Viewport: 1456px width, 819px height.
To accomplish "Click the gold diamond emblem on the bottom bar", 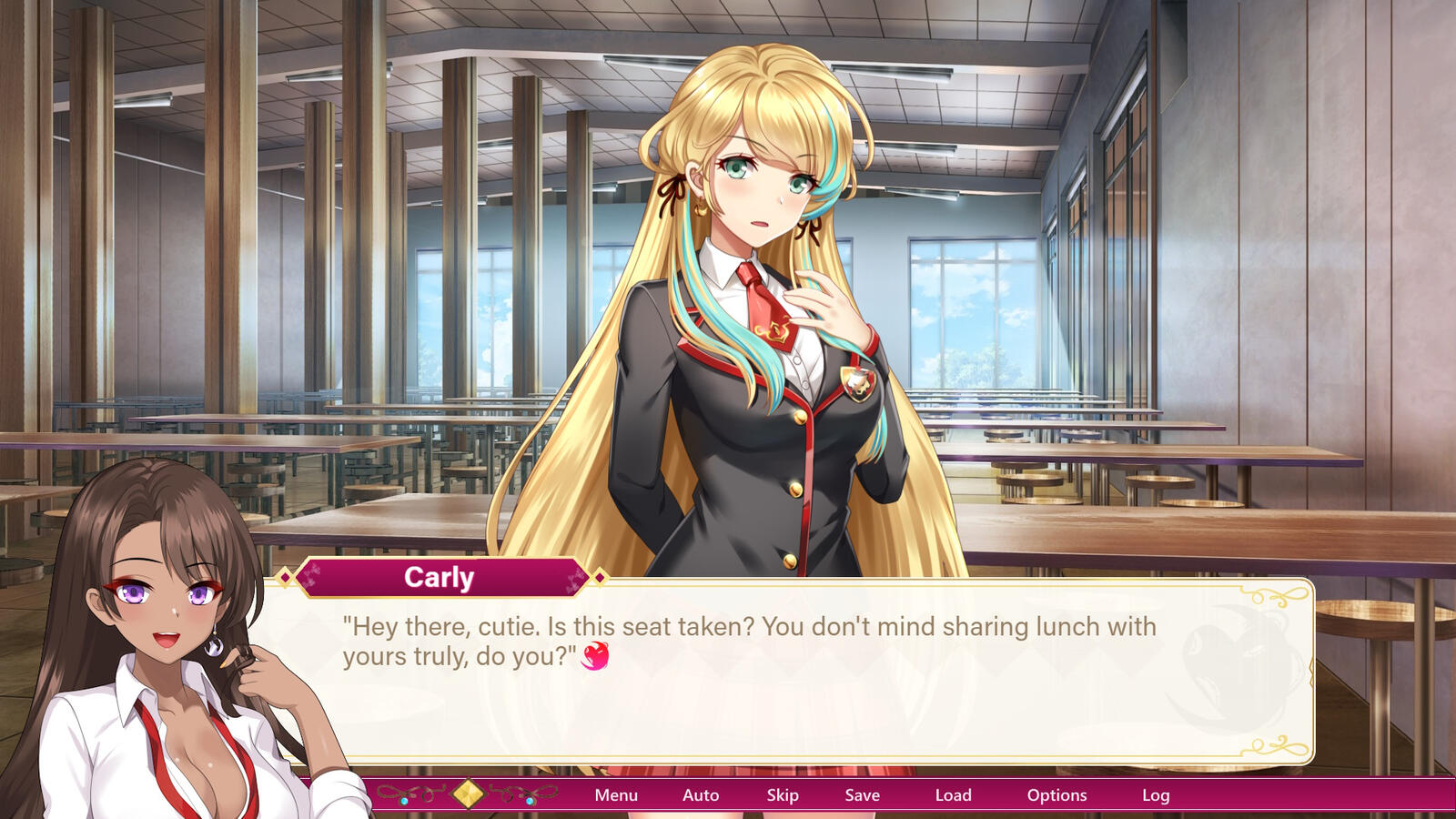I will tap(467, 793).
